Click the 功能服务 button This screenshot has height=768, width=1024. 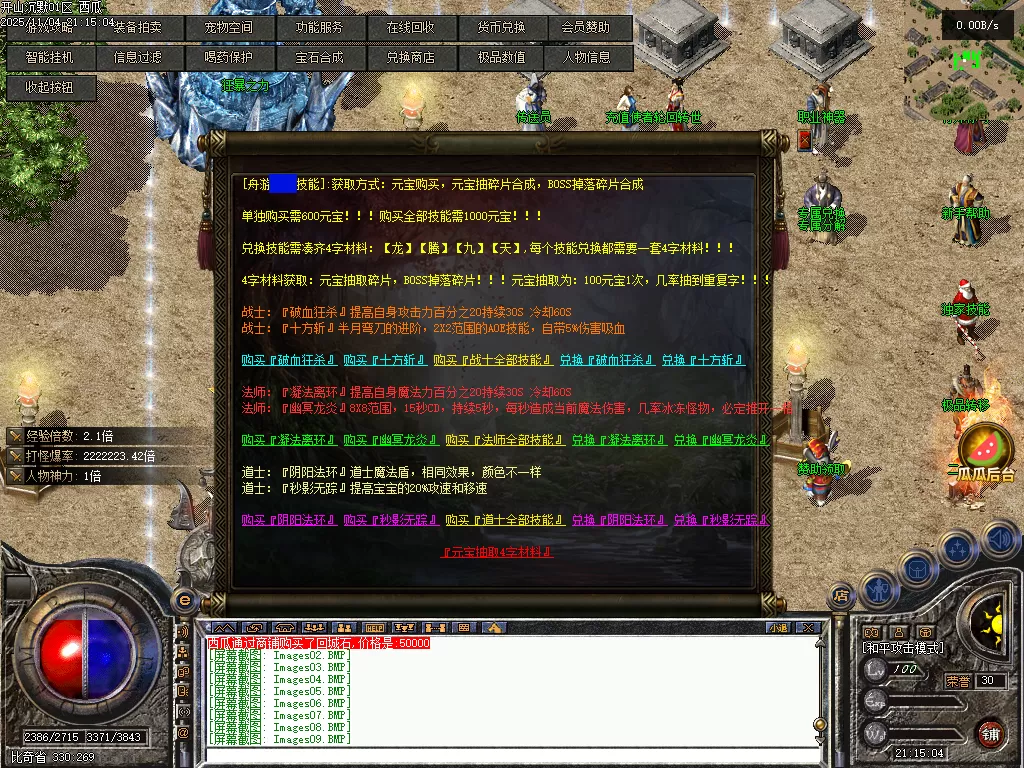point(319,28)
